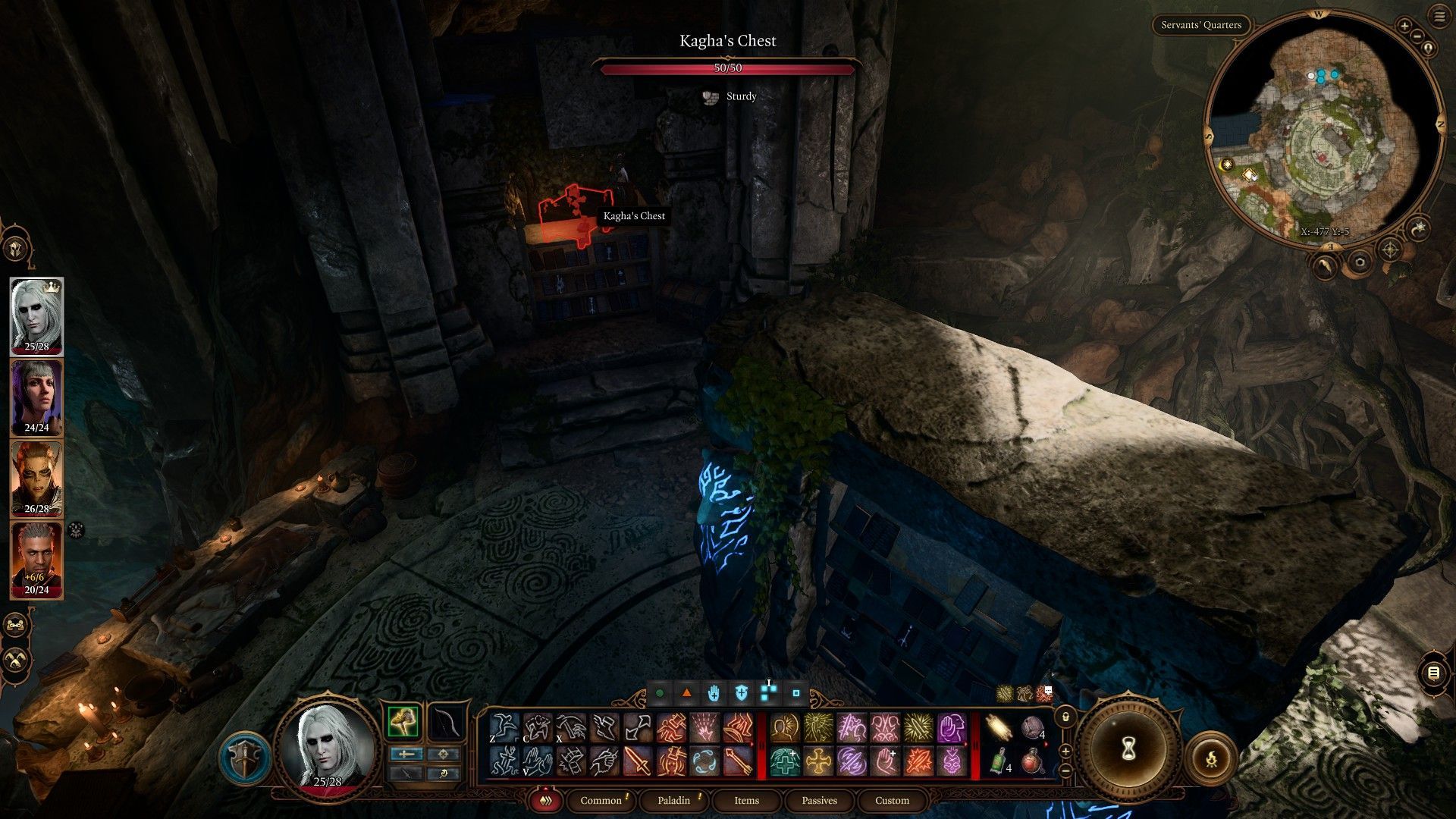Screen dimensions: 1456x819
Task: Show the Items hotbar tab
Action: tap(746, 800)
